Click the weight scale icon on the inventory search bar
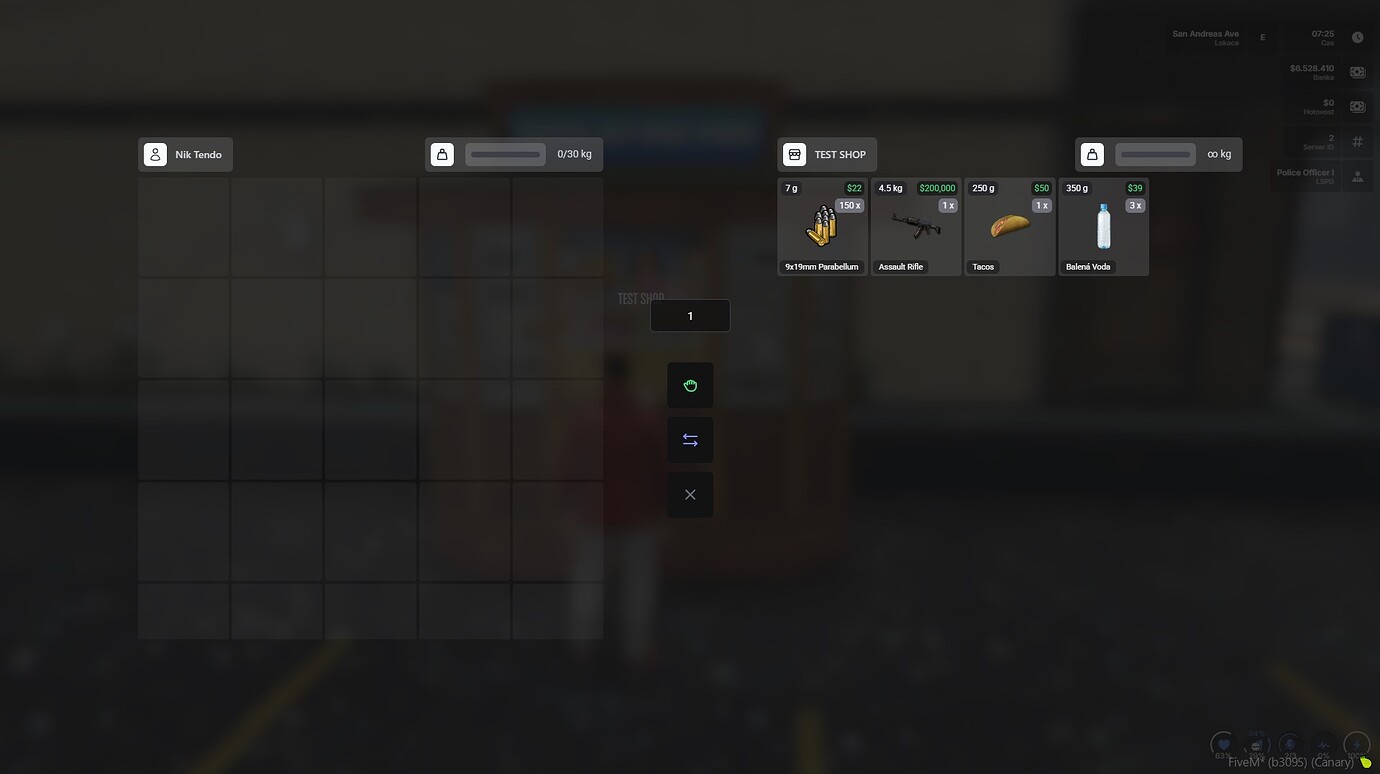Screen dimensions: 1380x774 [x=442, y=154]
